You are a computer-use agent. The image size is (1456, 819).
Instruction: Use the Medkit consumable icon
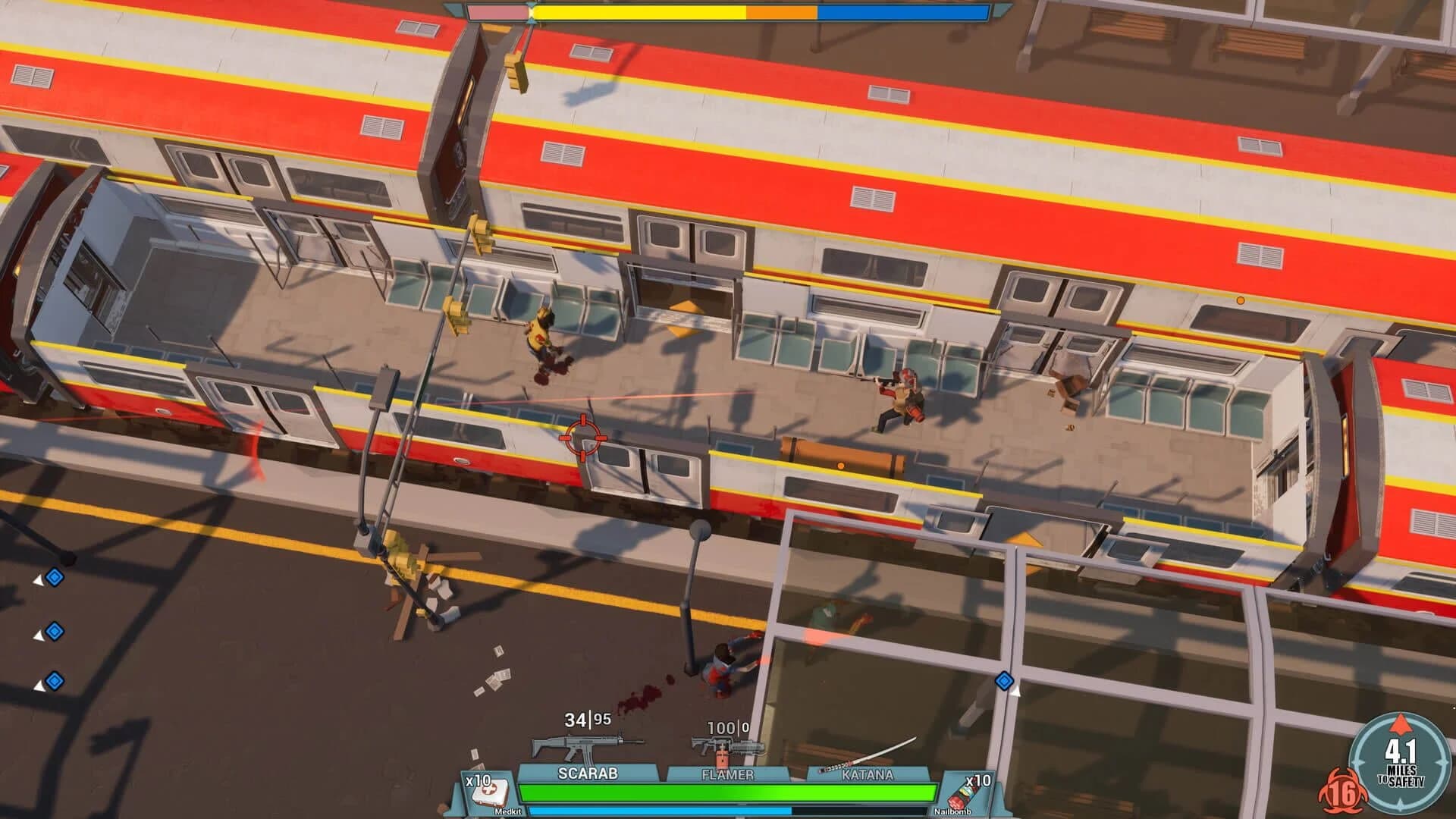[491, 793]
